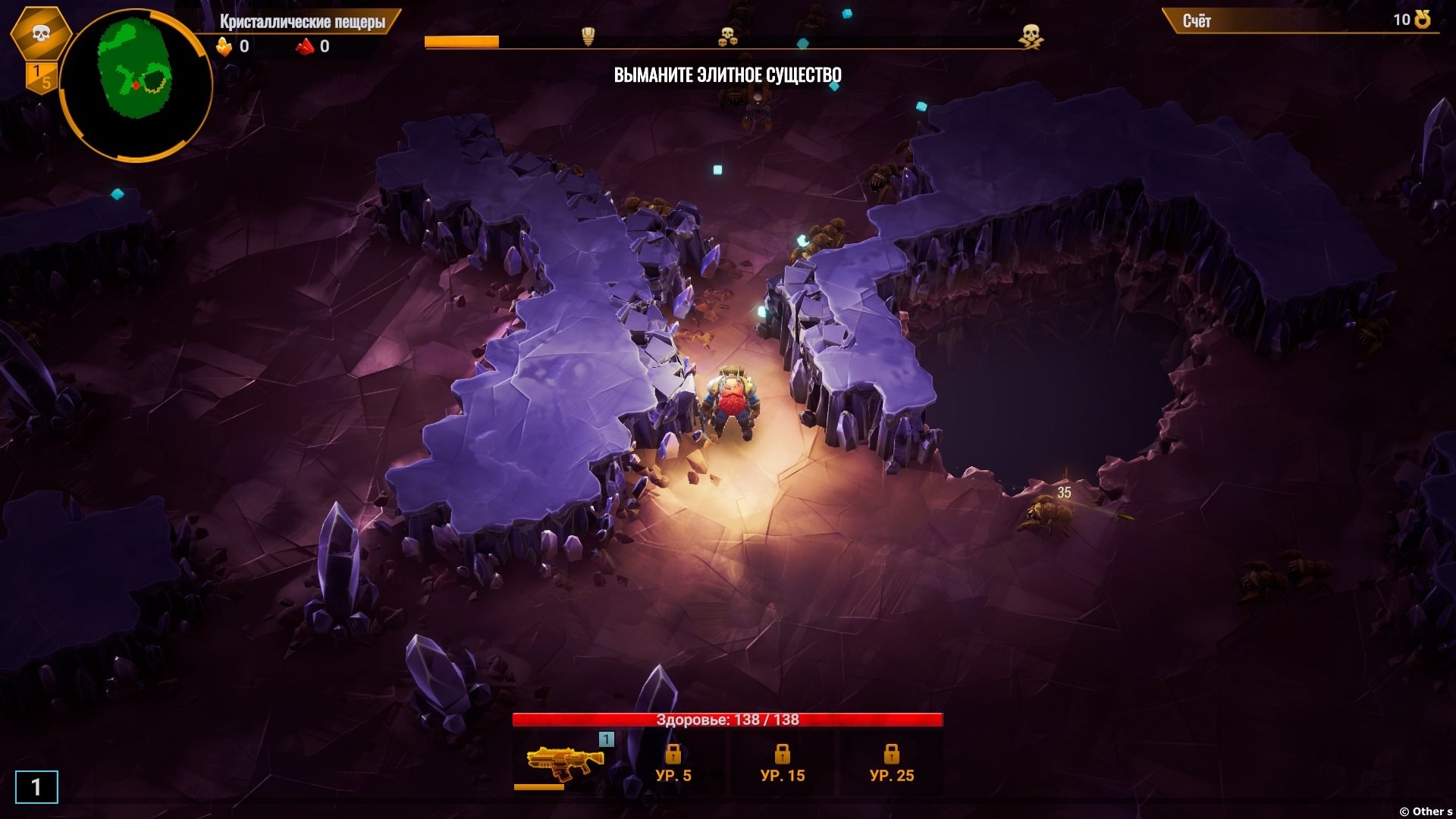Click the locked weapon slot labeled УР. 25
This screenshot has width=1456, height=819.
click(x=892, y=764)
